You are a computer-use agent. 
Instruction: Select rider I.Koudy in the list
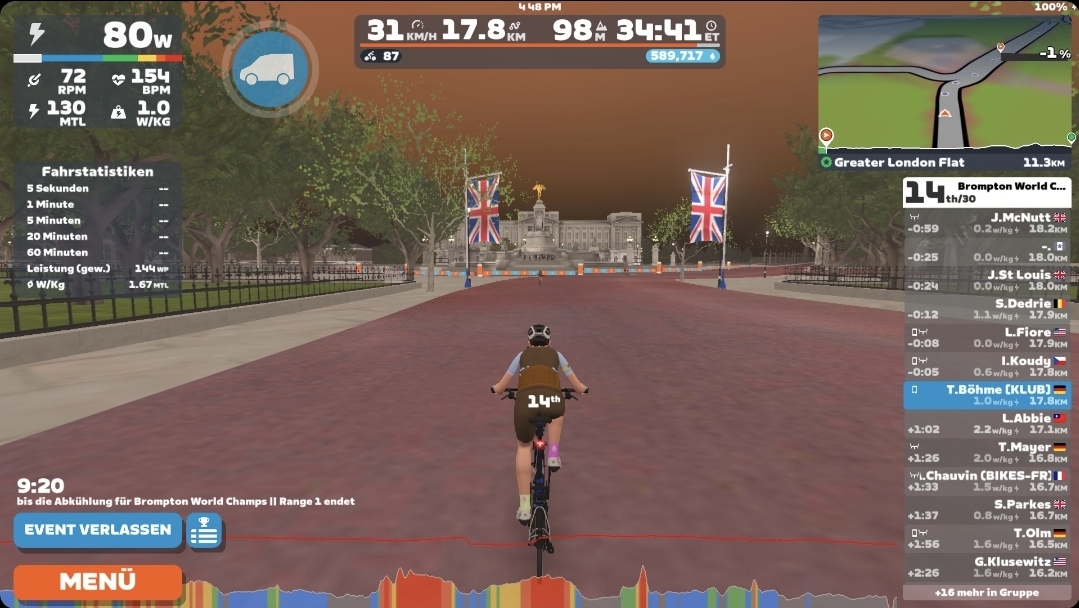[x=986, y=366]
